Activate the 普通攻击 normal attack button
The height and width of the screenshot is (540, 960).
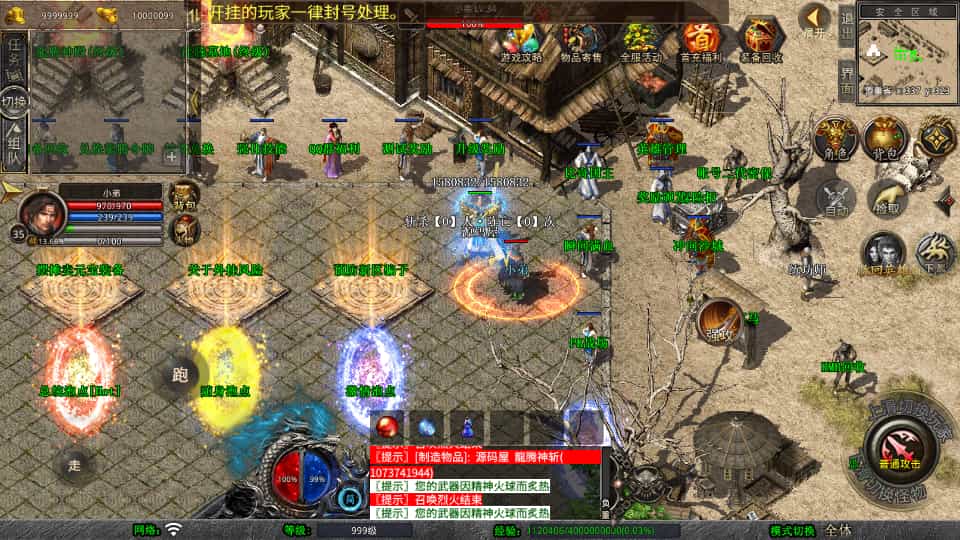(898, 447)
